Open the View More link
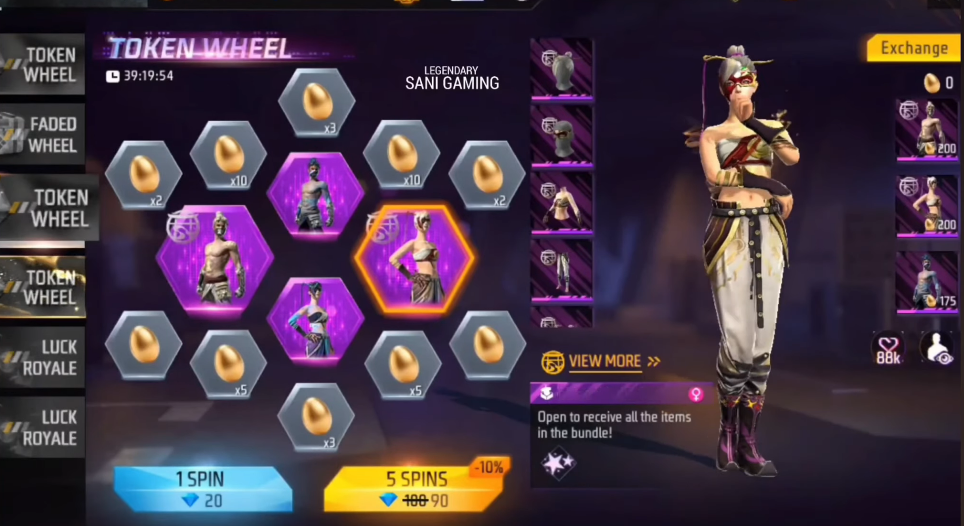The width and height of the screenshot is (964, 526). click(603, 361)
